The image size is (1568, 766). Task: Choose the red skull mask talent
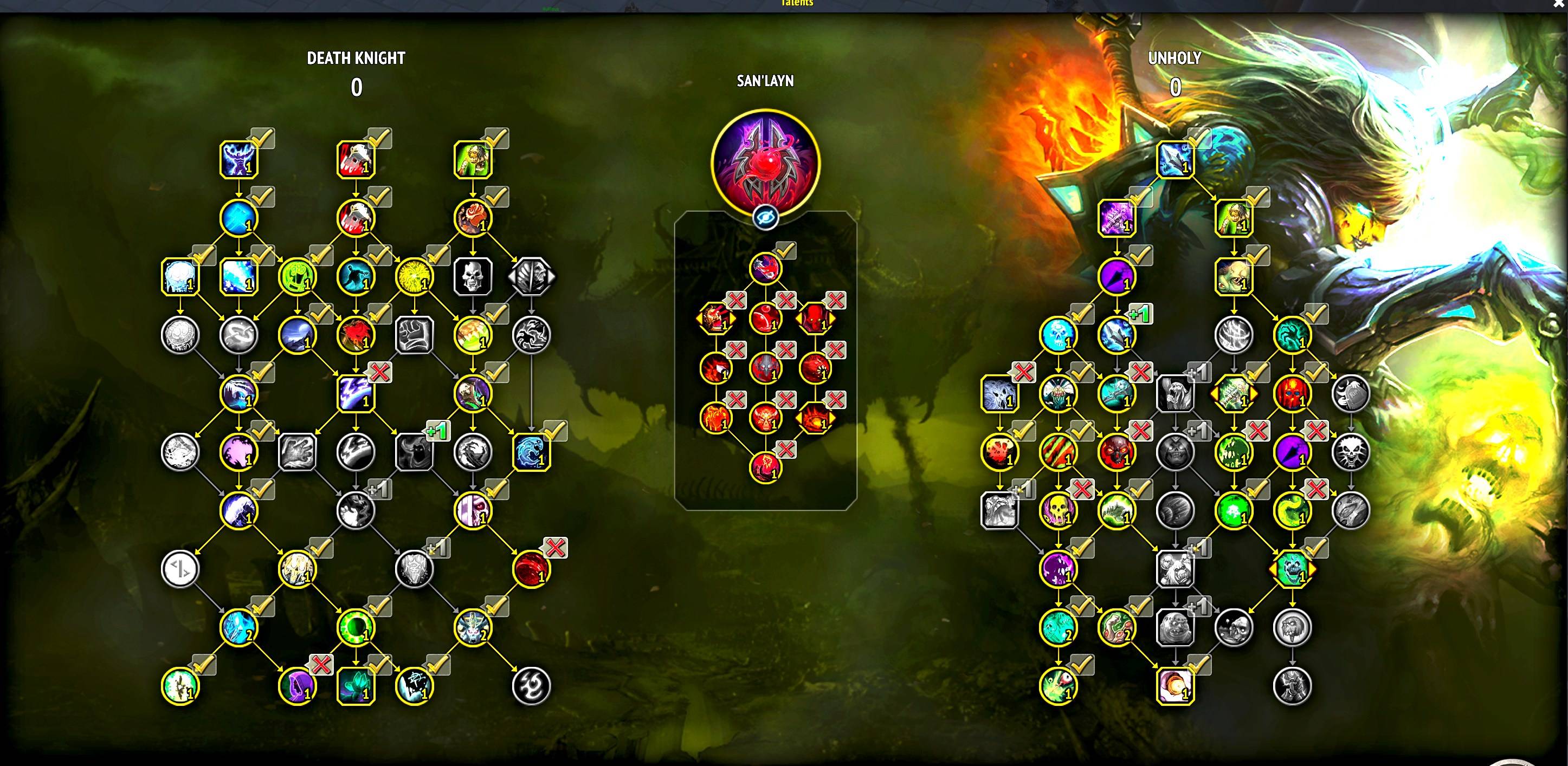[x=1292, y=394]
